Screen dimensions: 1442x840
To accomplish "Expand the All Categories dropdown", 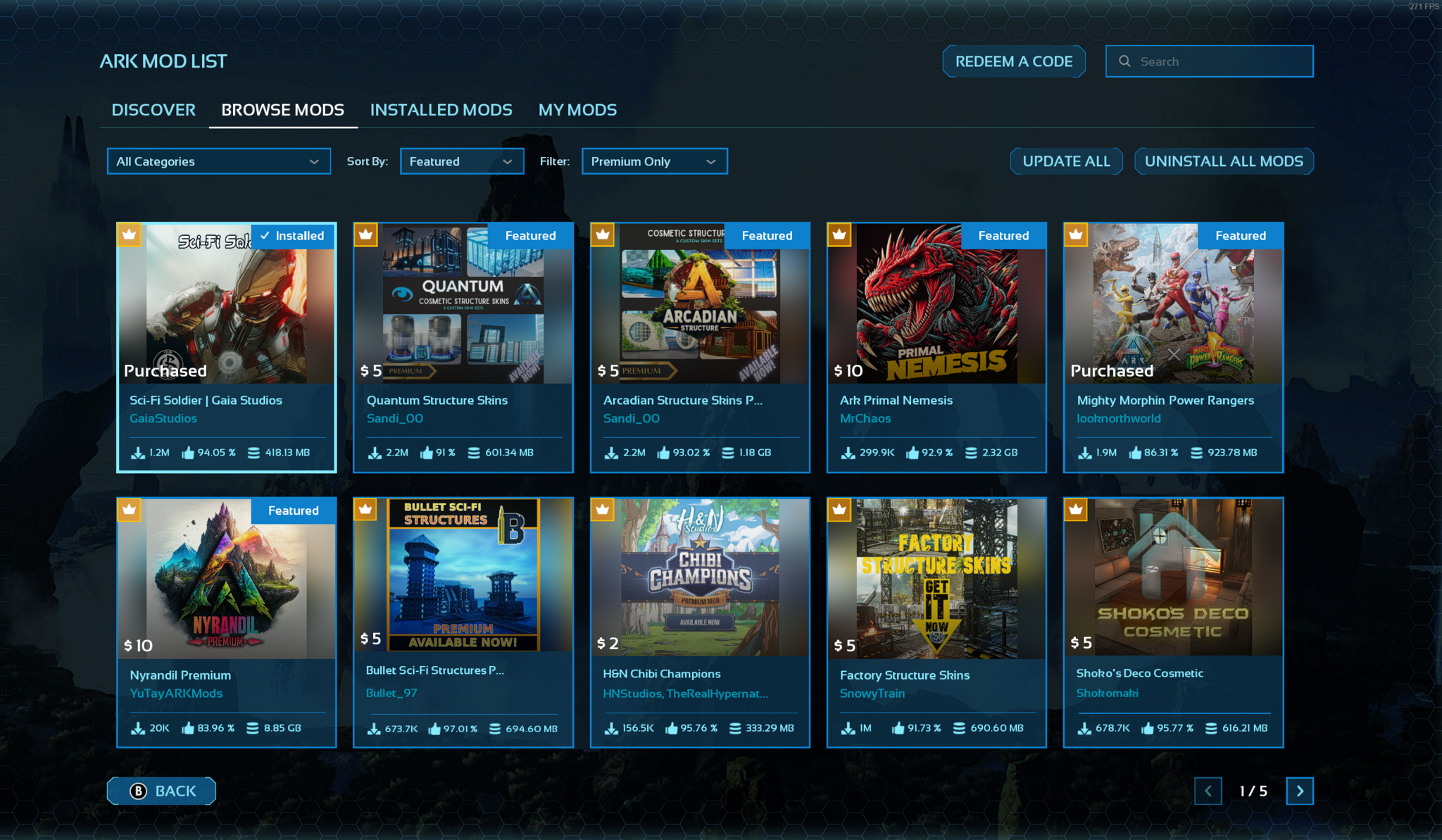I will pyautogui.click(x=218, y=161).
